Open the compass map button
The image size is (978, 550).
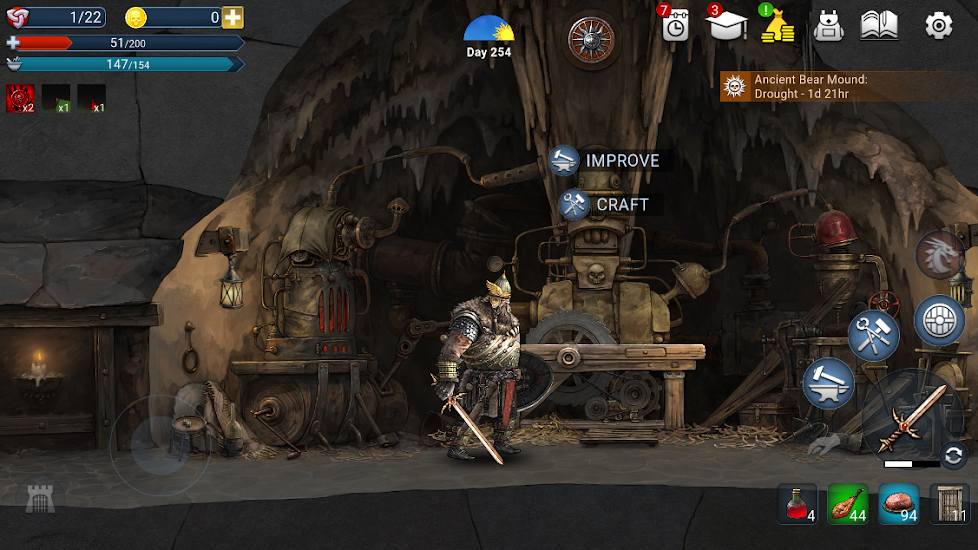591,39
